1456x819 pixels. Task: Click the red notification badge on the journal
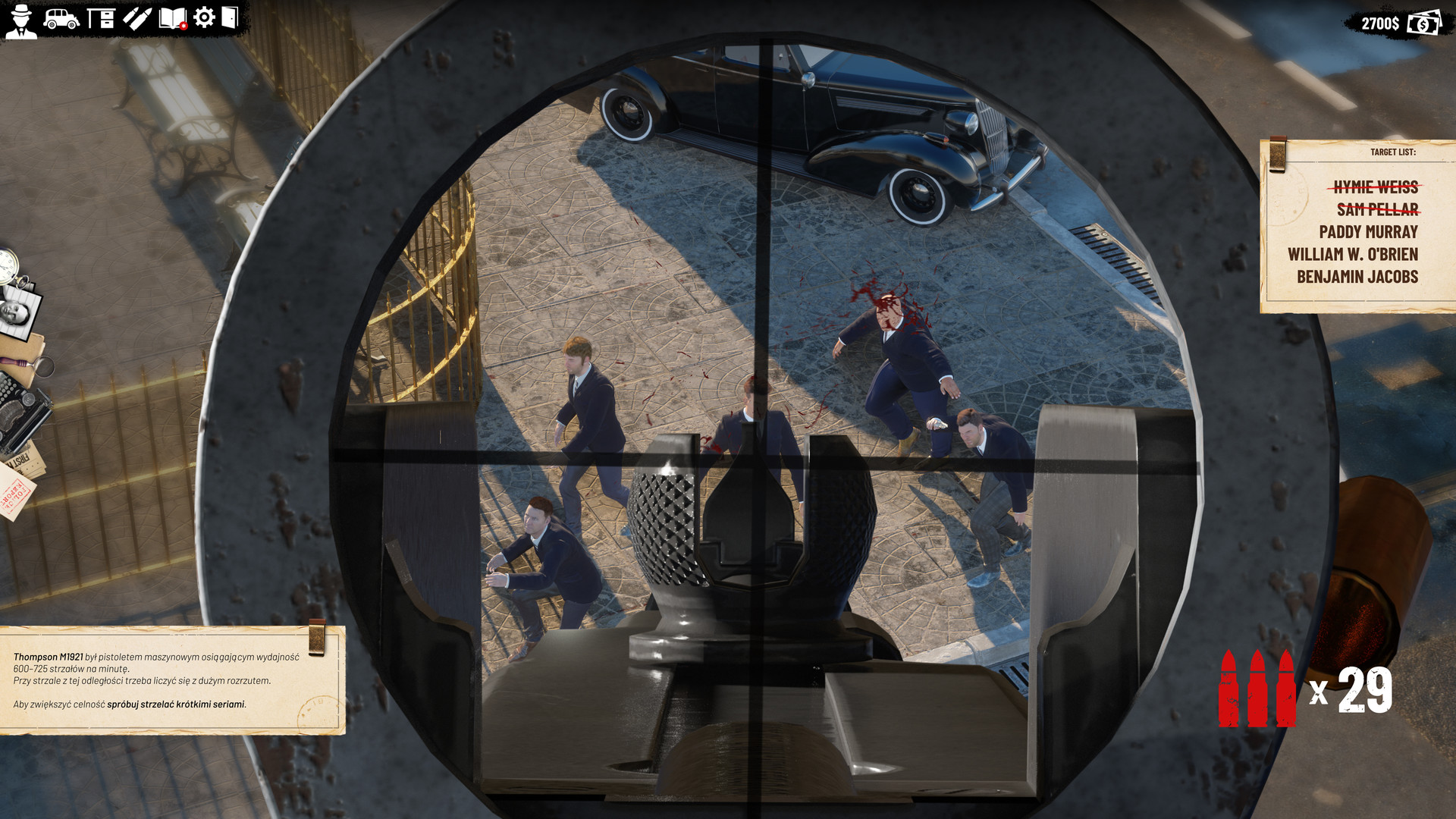(184, 25)
